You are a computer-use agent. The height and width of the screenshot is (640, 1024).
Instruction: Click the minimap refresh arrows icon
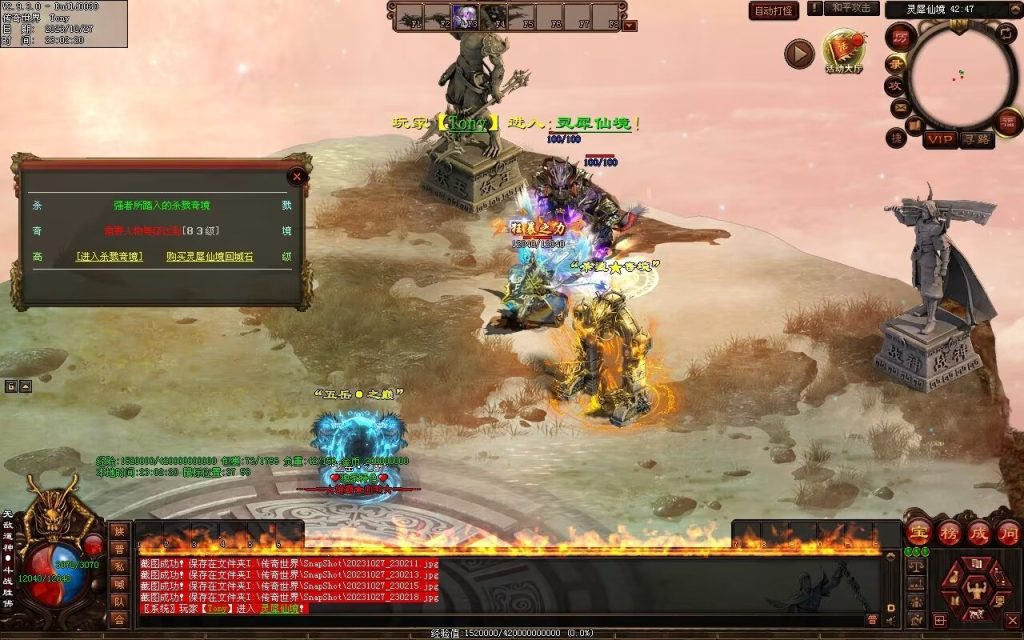click(x=1007, y=34)
